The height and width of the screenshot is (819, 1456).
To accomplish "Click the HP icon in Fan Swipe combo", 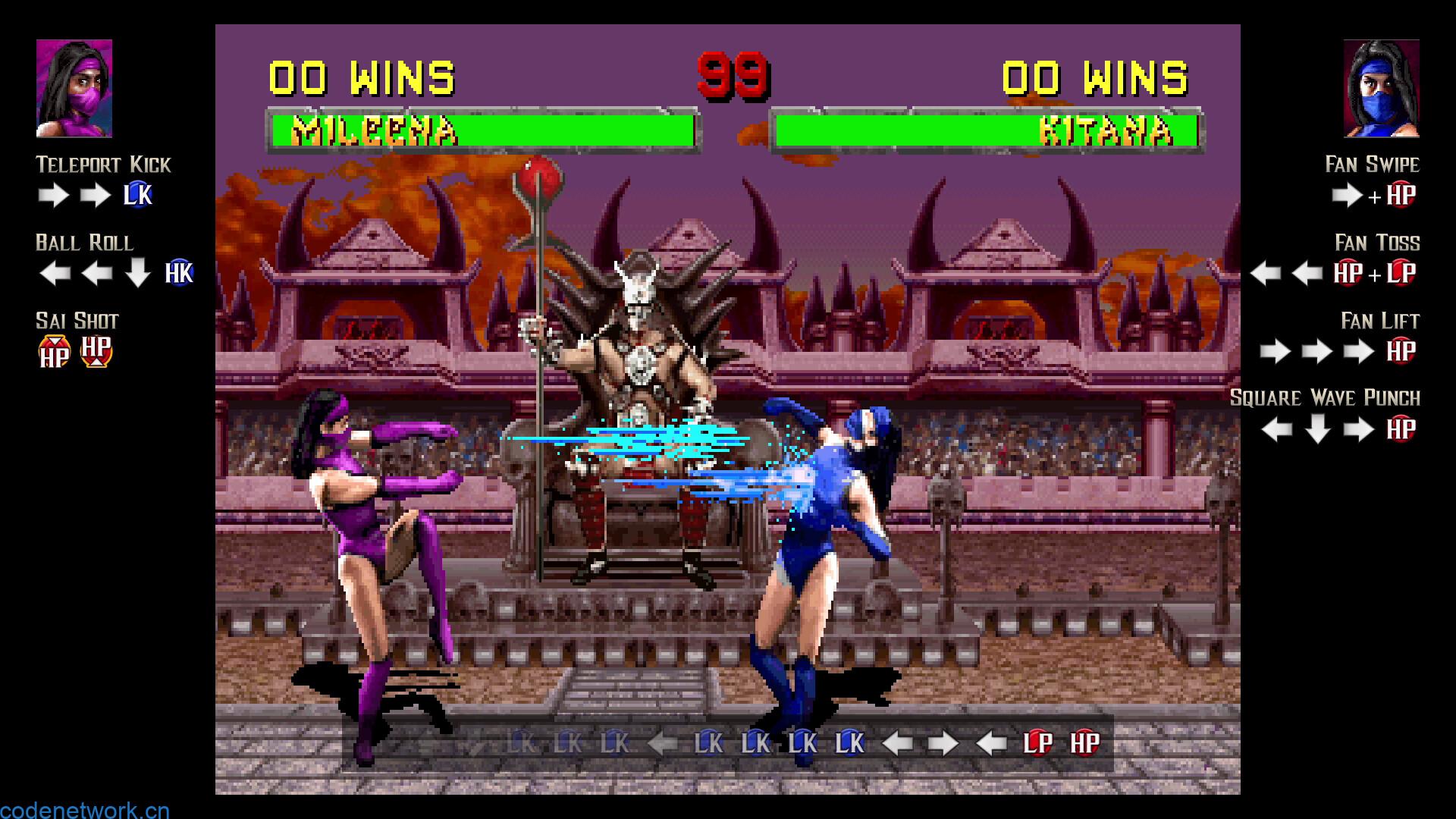I will tap(1402, 196).
